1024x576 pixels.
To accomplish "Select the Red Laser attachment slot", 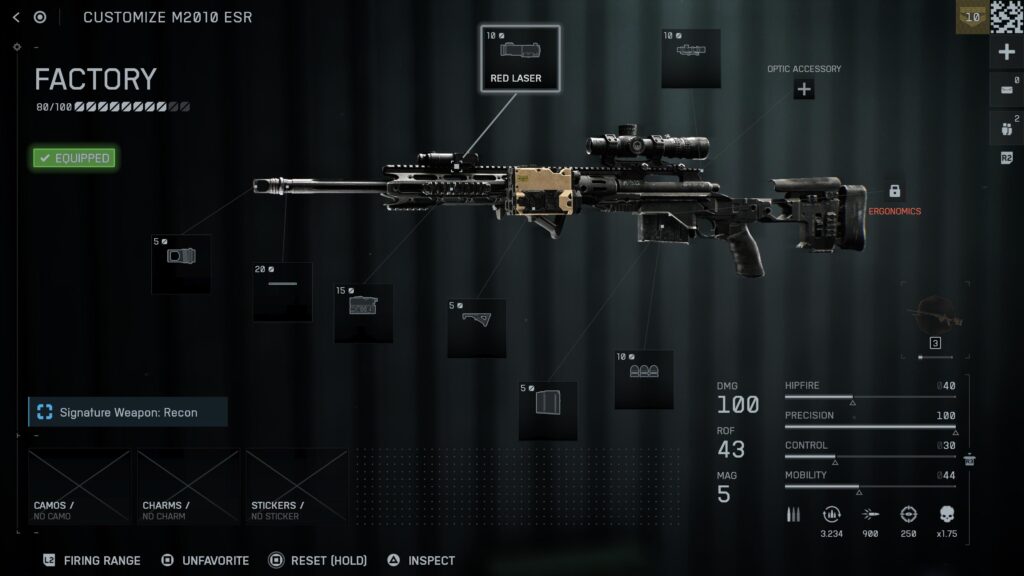I will [x=519, y=58].
